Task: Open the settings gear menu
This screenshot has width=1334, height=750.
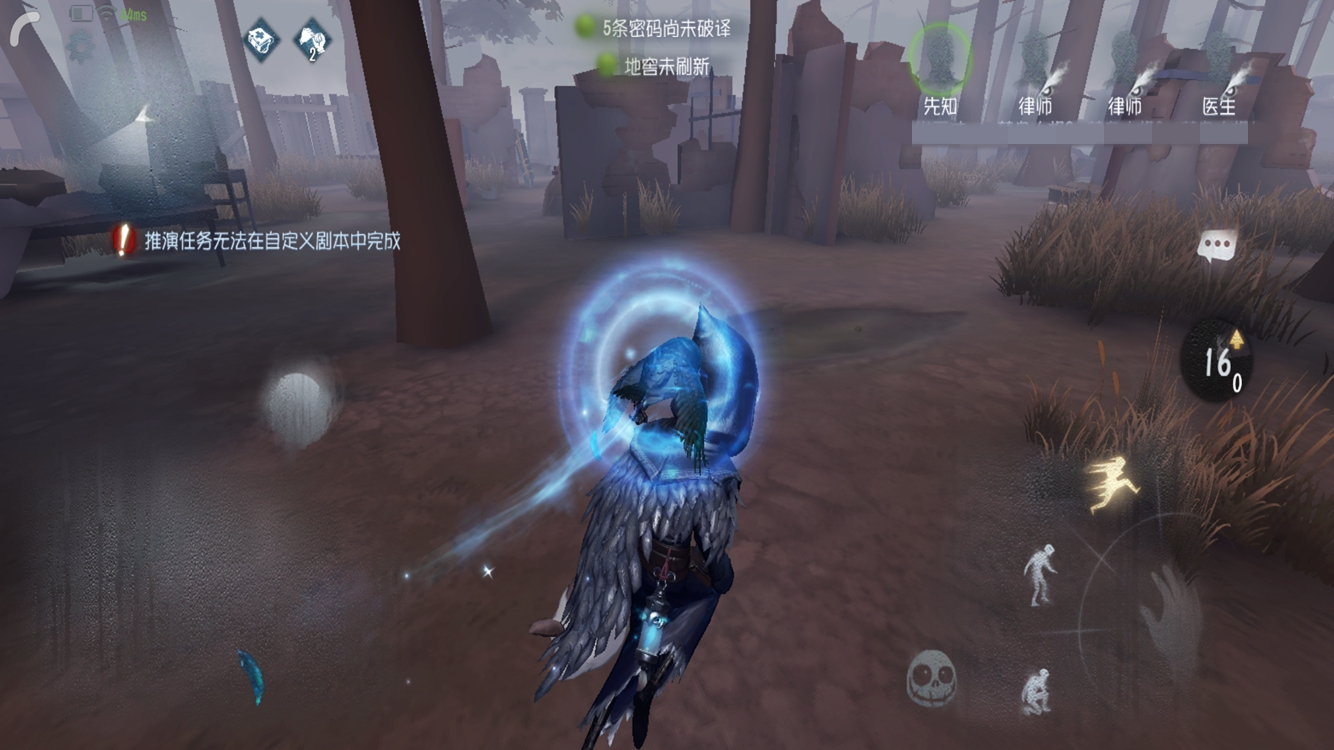Action: [x=80, y=48]
